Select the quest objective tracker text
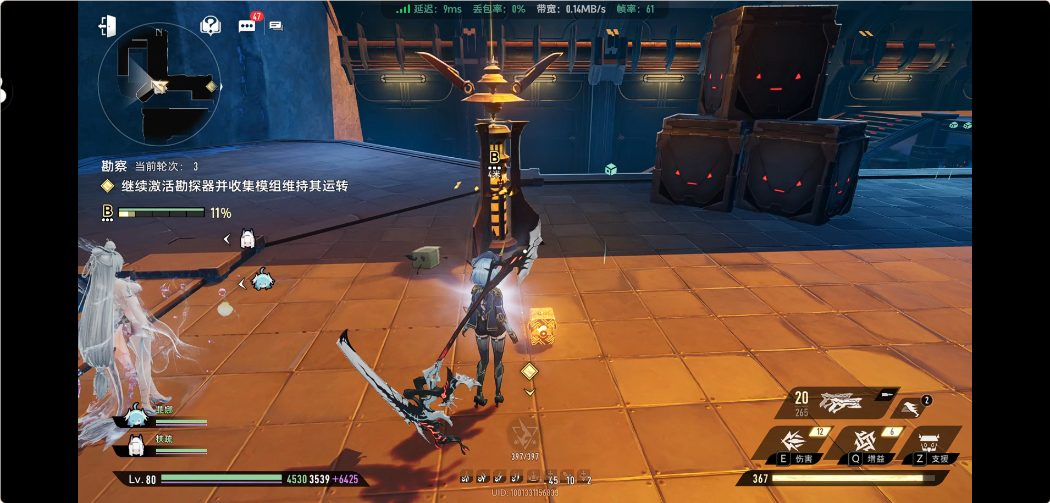The image size is (1050, 503). pos(234,186)
